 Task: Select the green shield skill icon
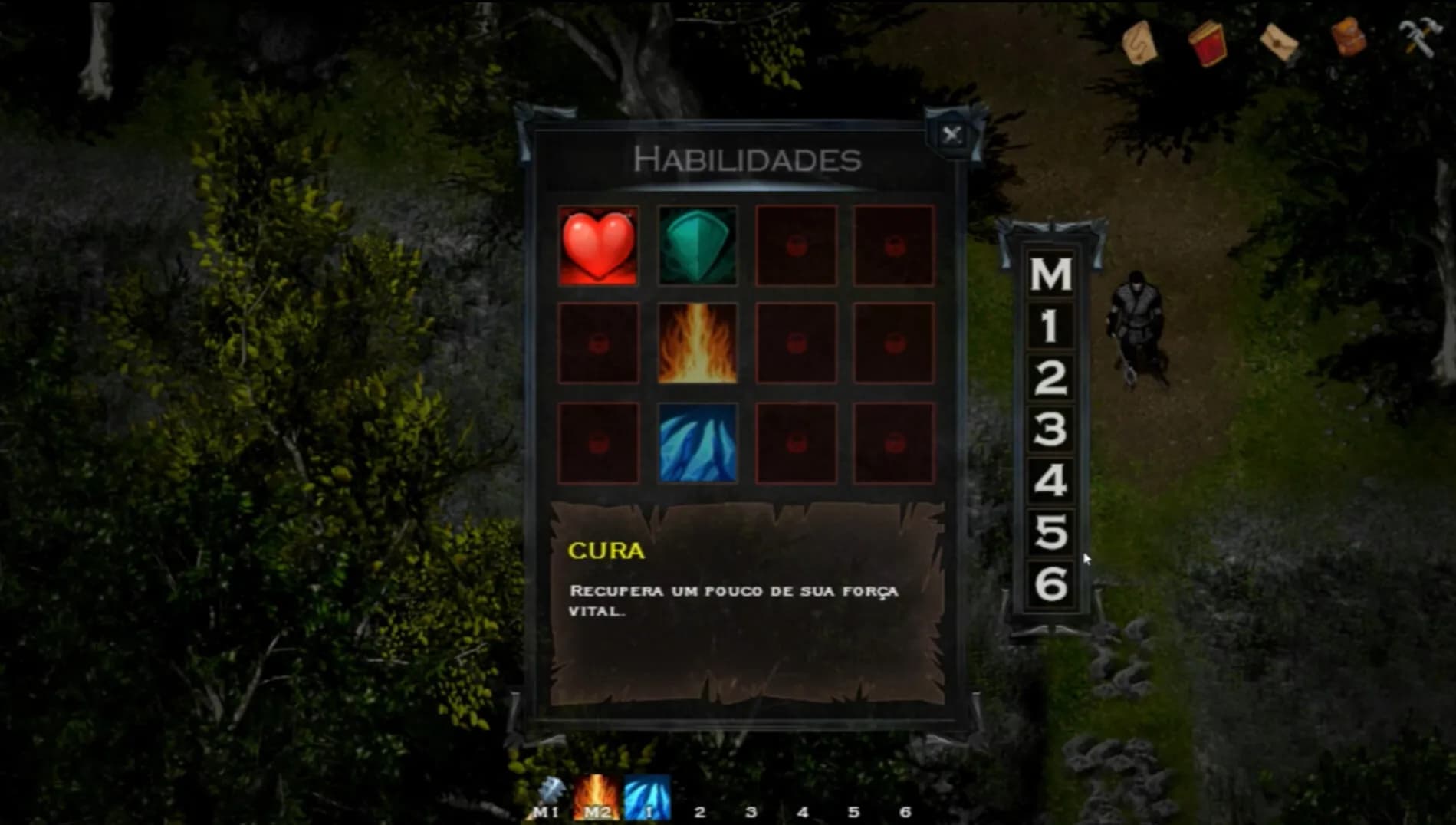(697, 247)
